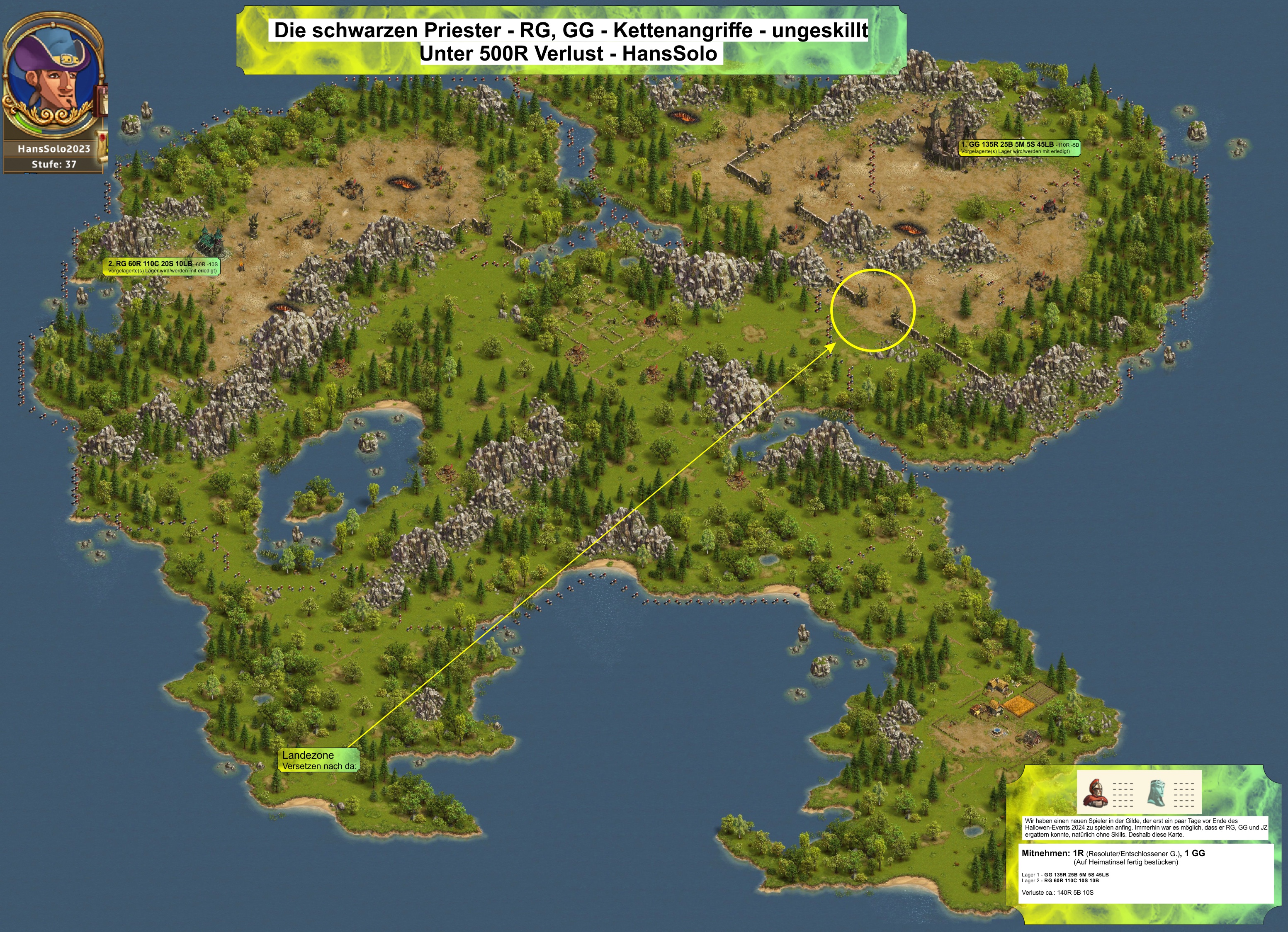This screenshot has height=932, width=1288.
Task: Select camp marker label 2 RG 60R
Action: click(163, 267)
